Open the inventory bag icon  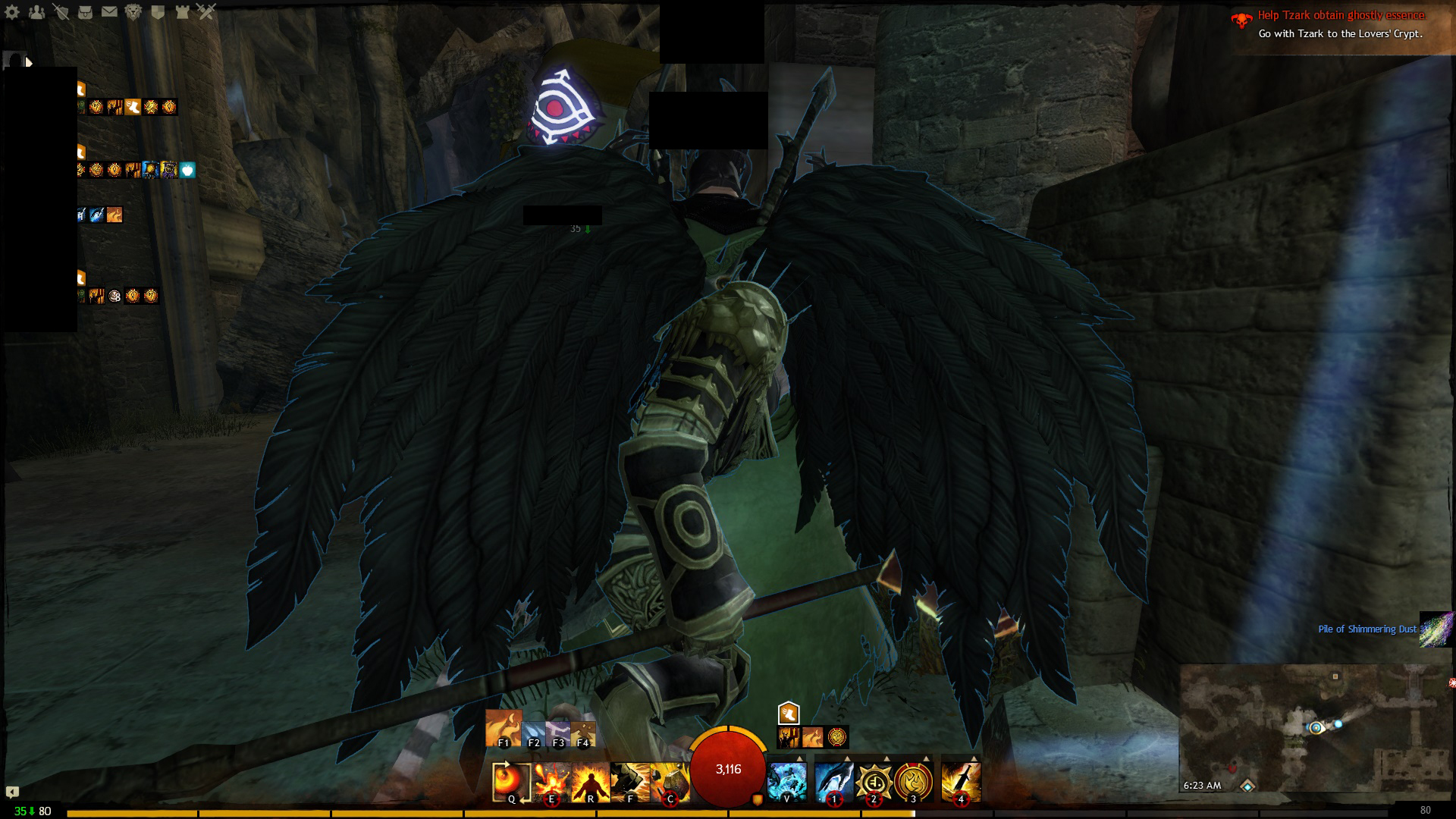(85, 12)
